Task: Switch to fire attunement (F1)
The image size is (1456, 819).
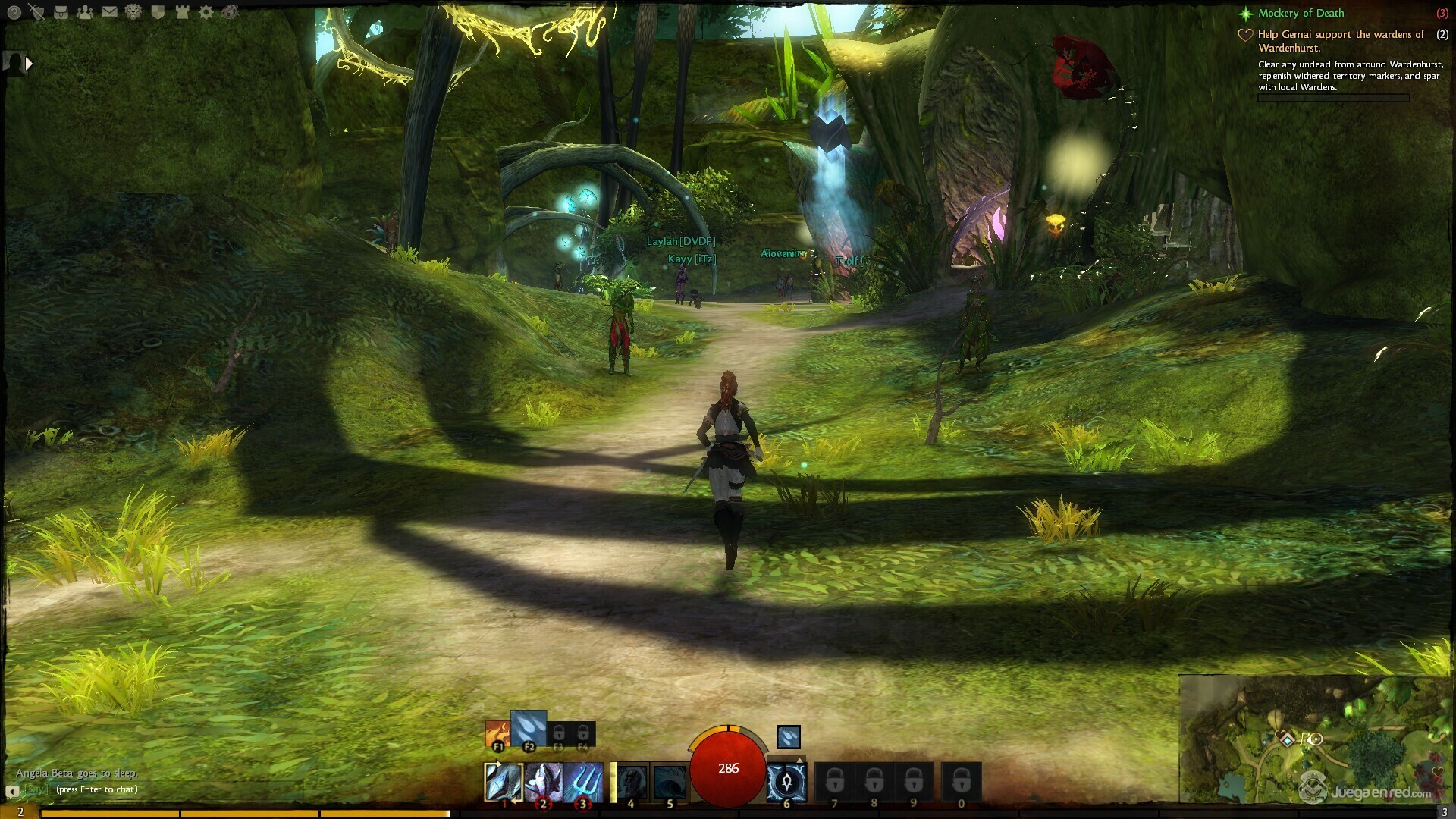Action: [497, 734]
